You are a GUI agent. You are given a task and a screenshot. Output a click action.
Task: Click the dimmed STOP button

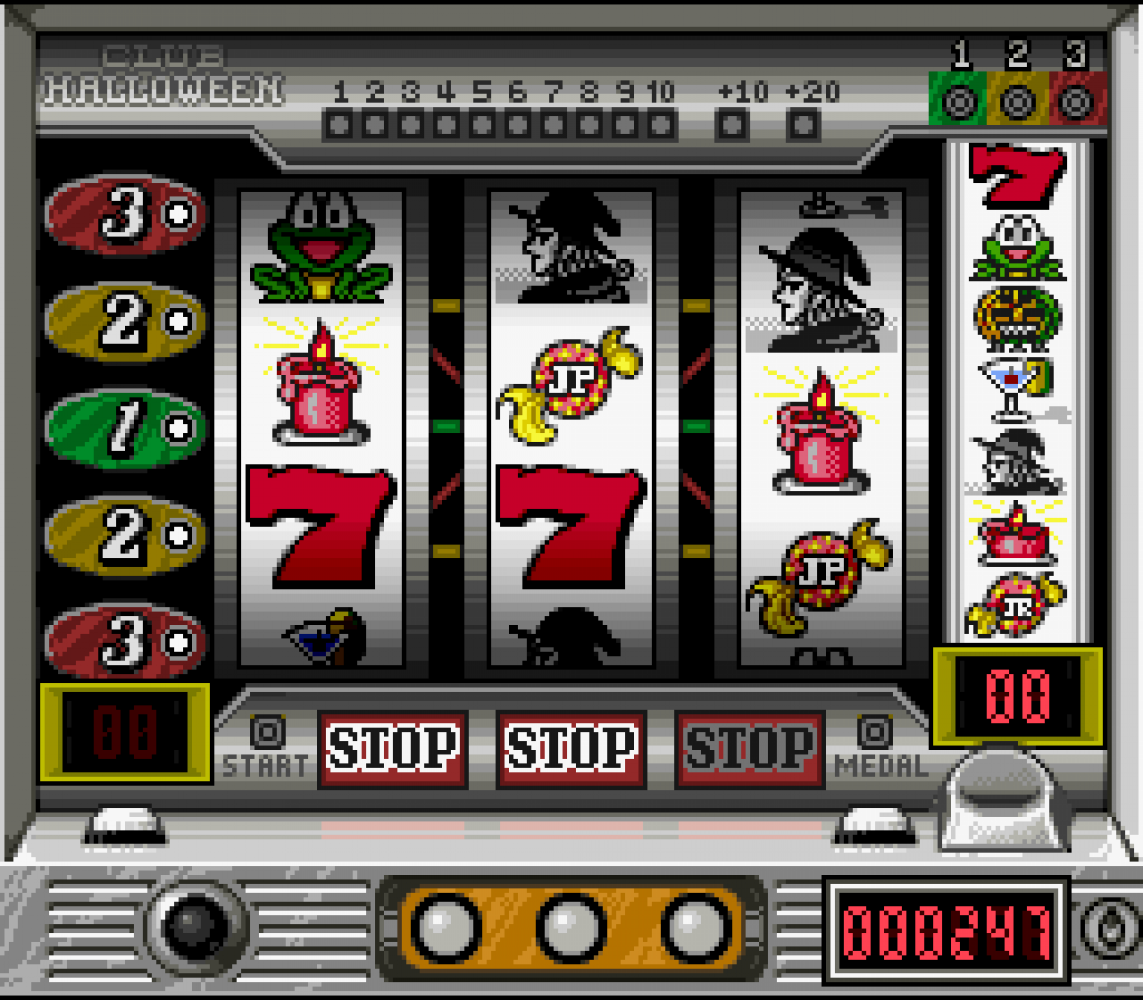click(x=750, y=748)
